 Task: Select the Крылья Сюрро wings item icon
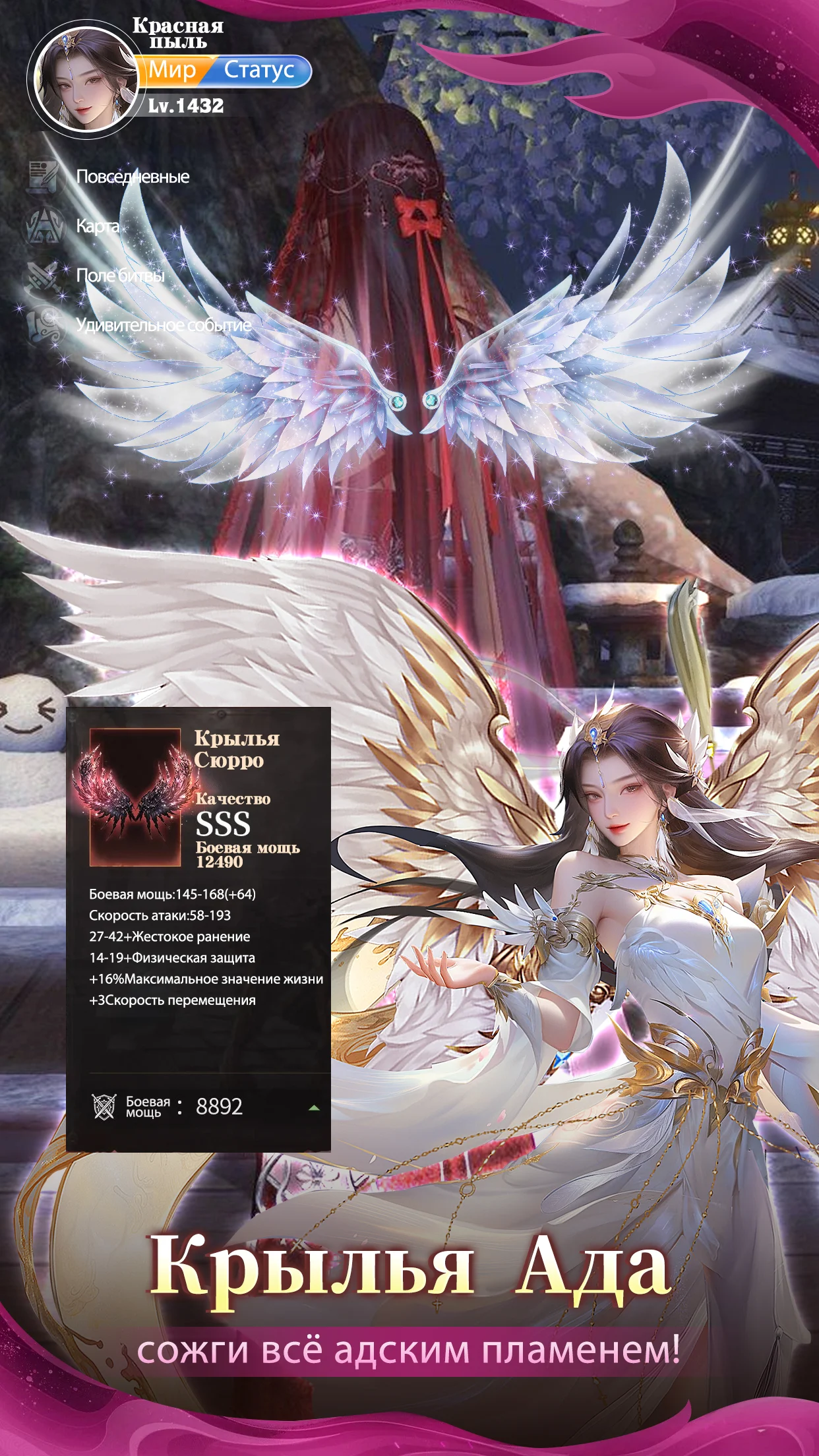(135, 797)
